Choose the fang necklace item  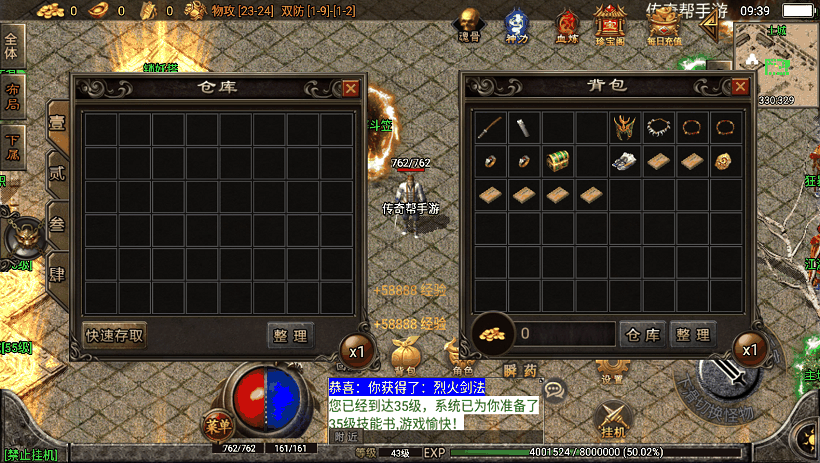point(658,127)
